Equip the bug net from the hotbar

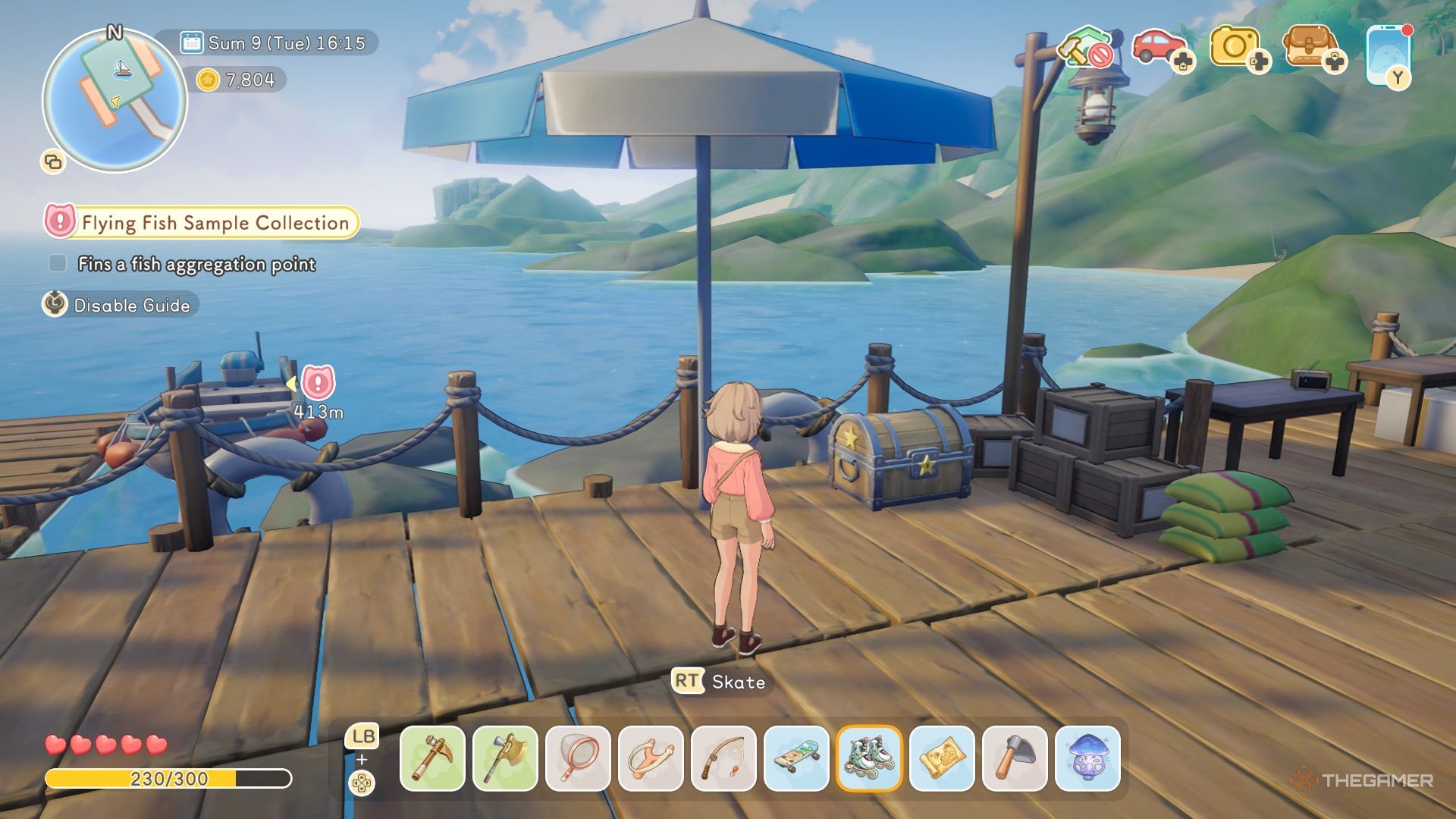(578, 758)
